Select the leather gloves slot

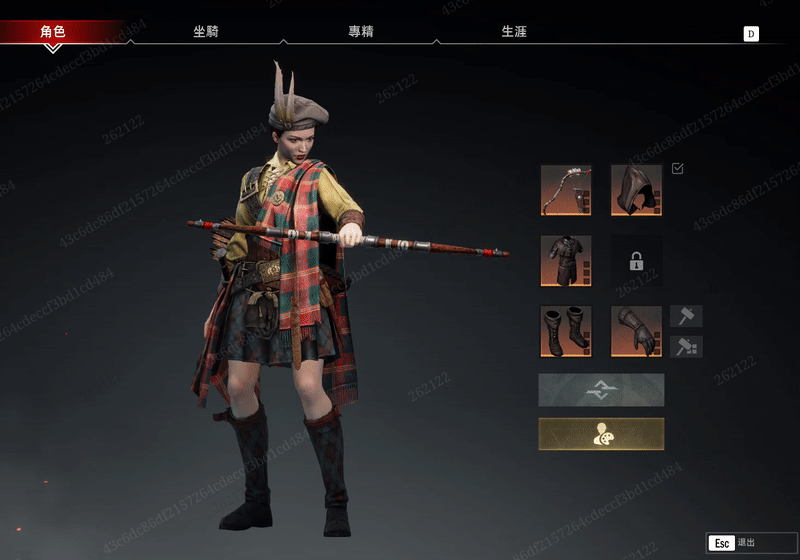pos(636,331)
